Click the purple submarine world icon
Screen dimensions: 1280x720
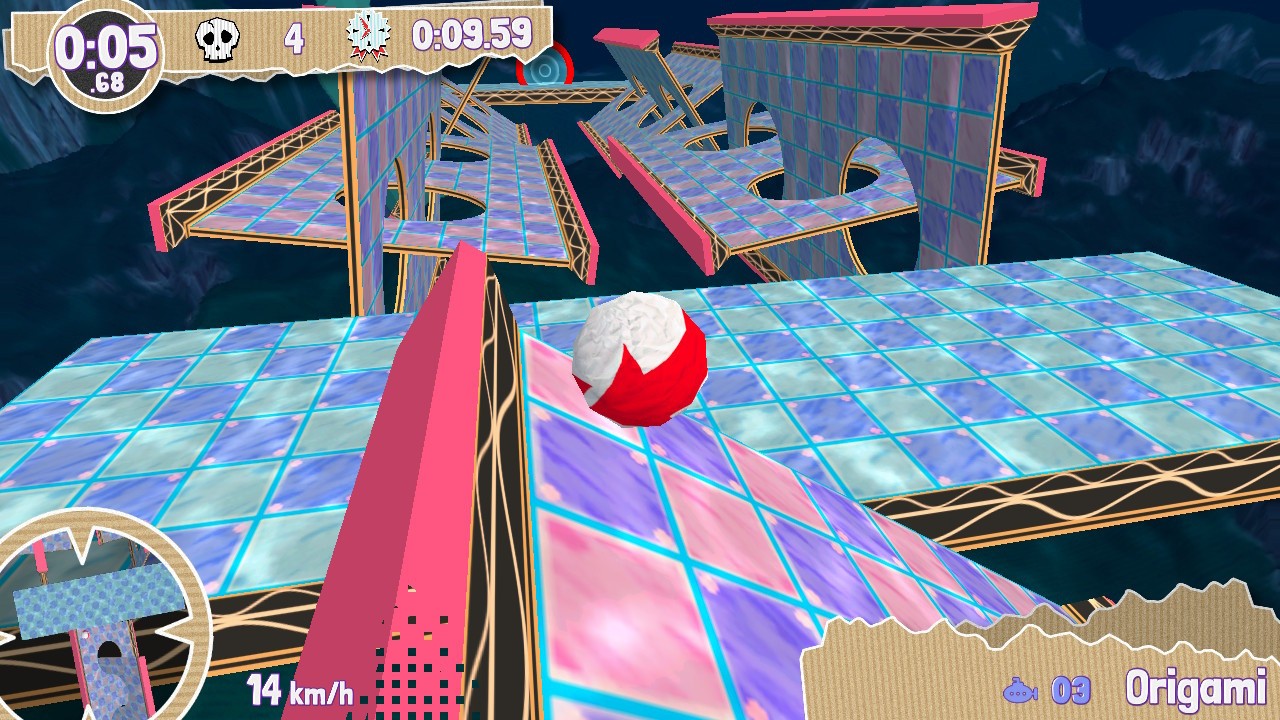(1023, 688)
